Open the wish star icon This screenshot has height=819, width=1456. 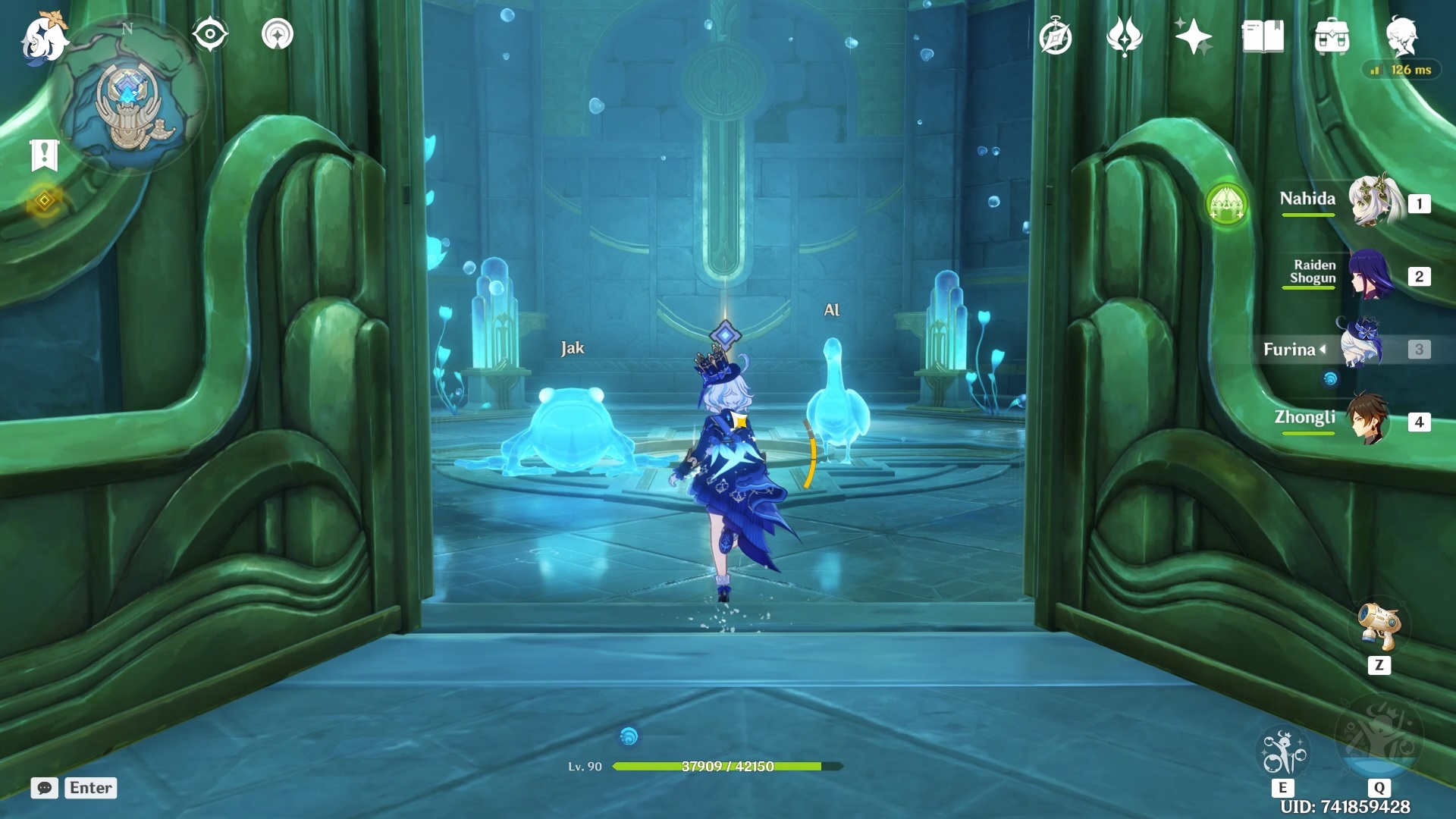pos(1193,36)
